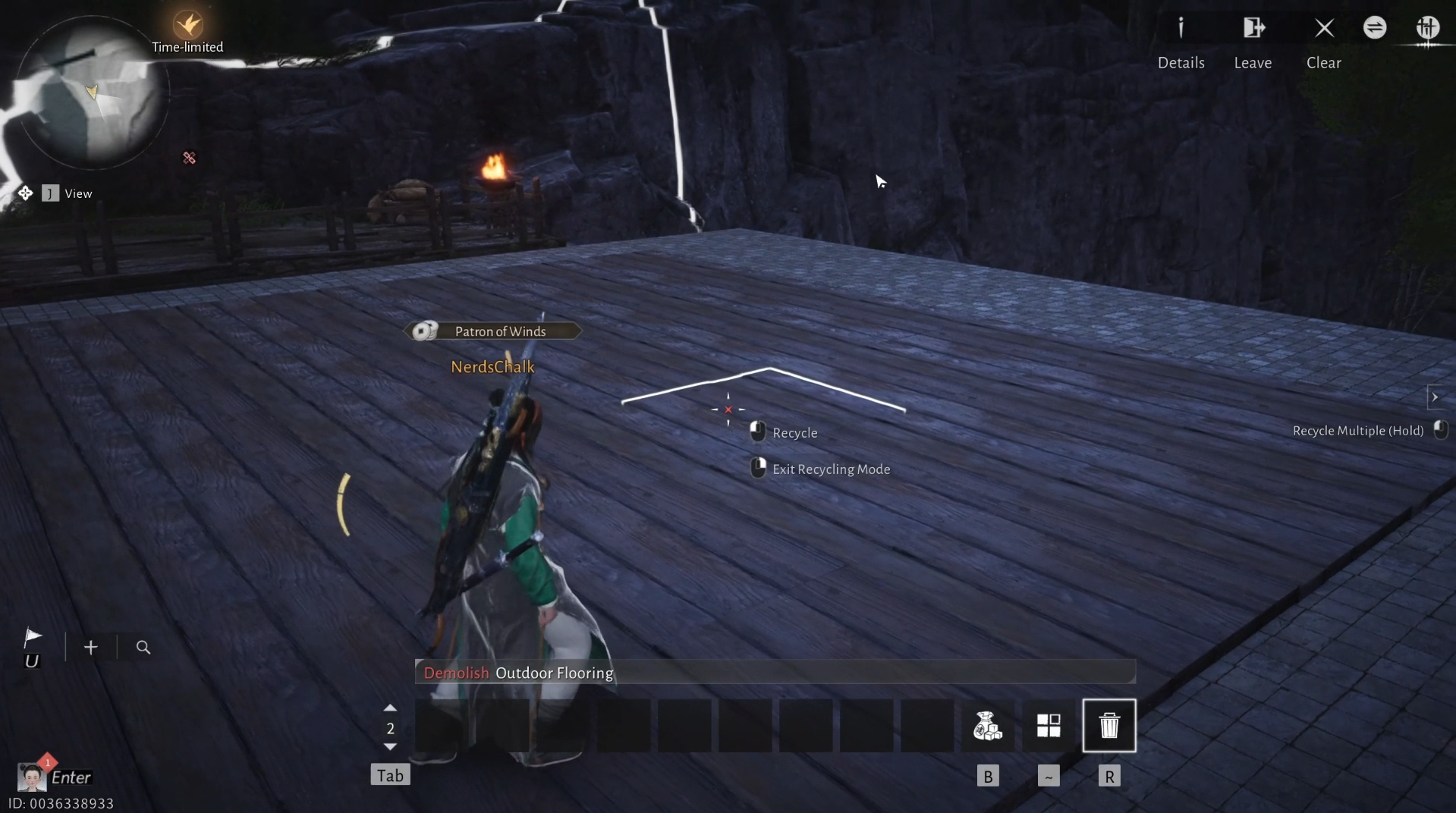Click the plus add button
This screenshot has height=813, width=1456.
click(91, 647)
